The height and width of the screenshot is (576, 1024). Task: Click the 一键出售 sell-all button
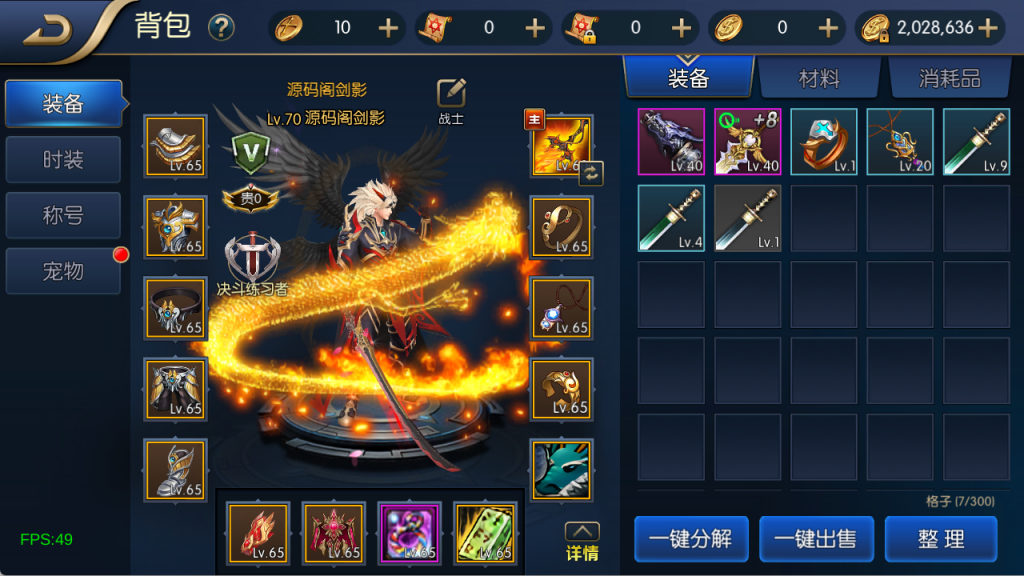816,539
